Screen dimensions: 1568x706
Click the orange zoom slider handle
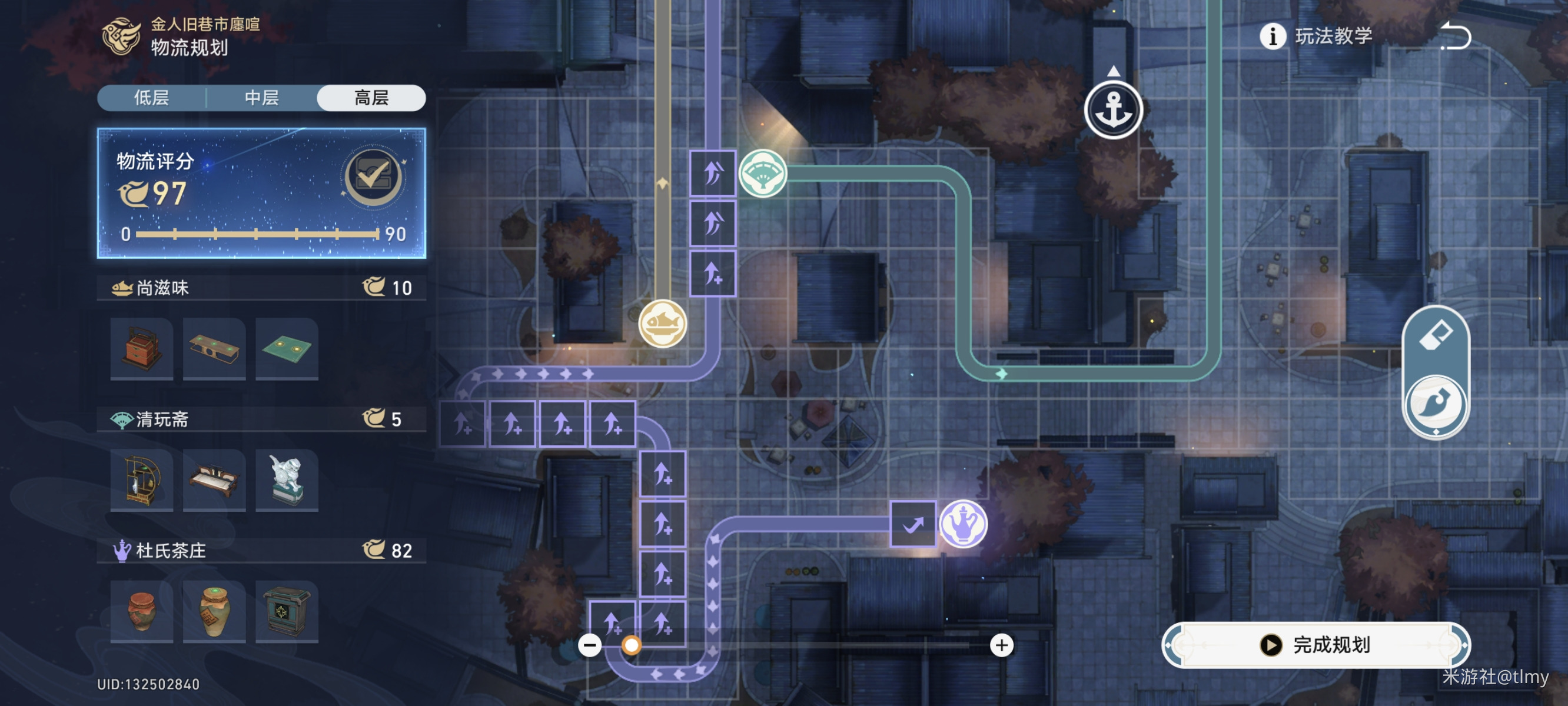pos(631,645)
